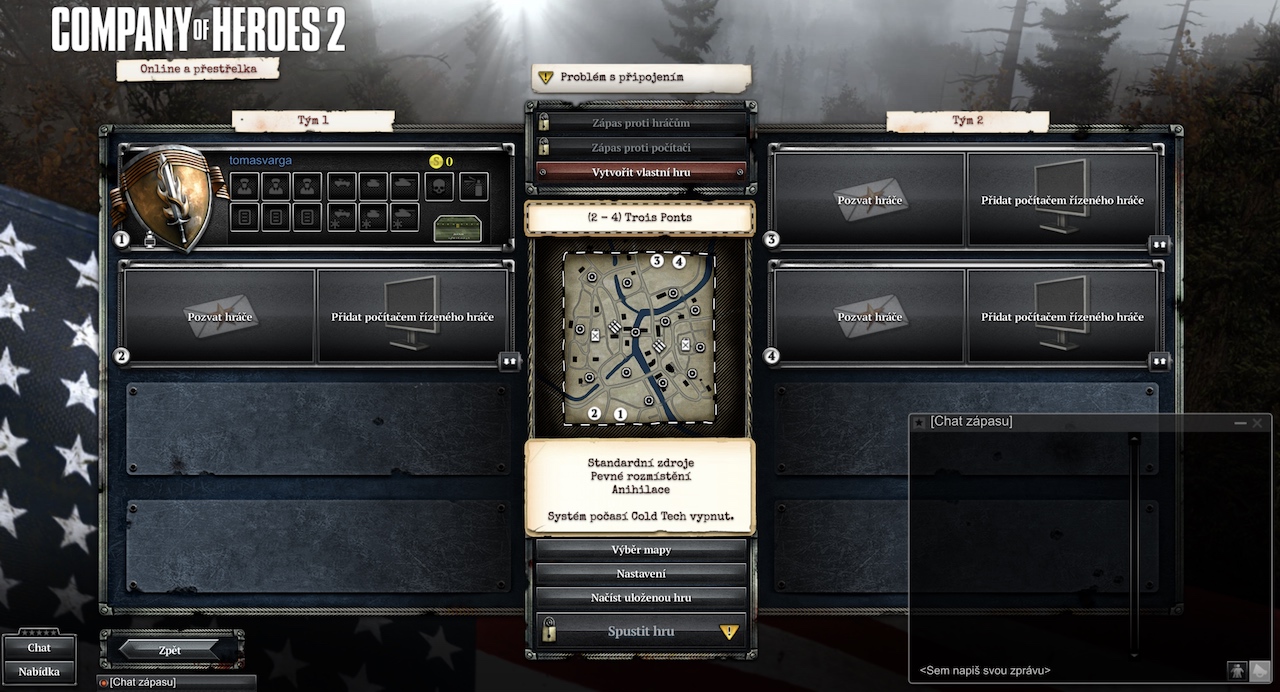1280x692 pixels.
Task: Invite a player to slot 4
Action: pos(869,317)
